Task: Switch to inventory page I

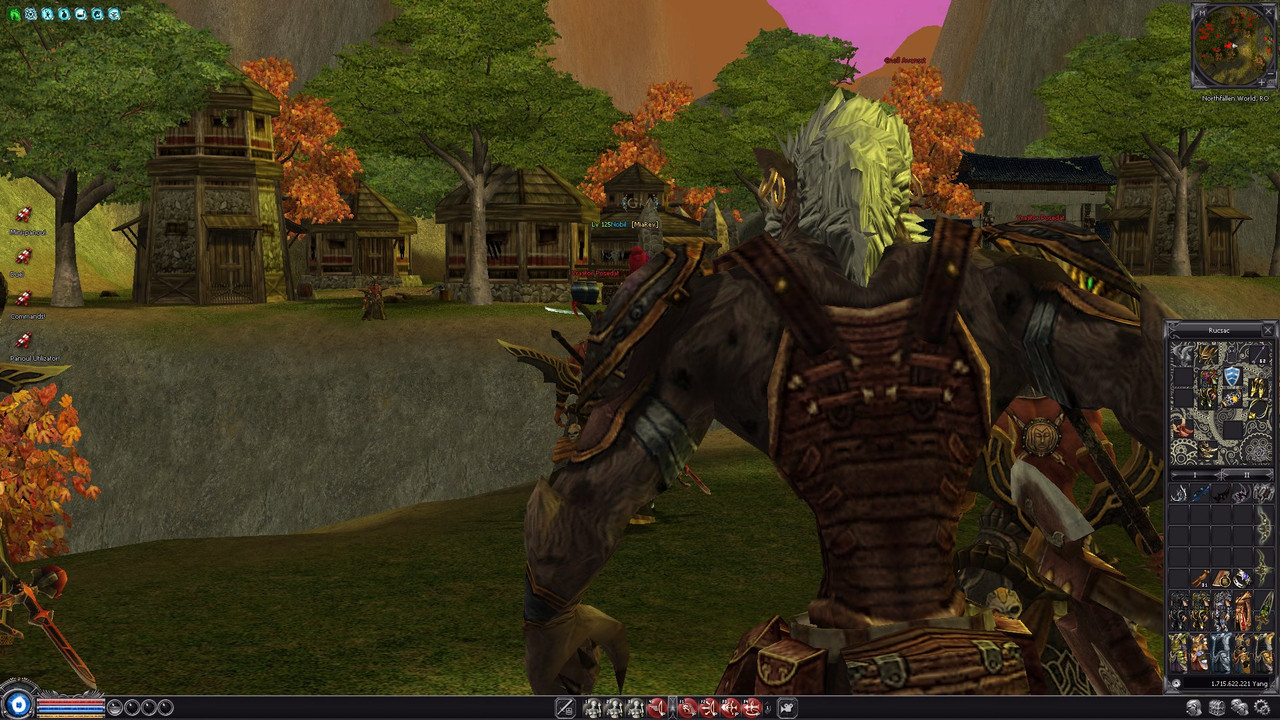Action: [1195, 475]
